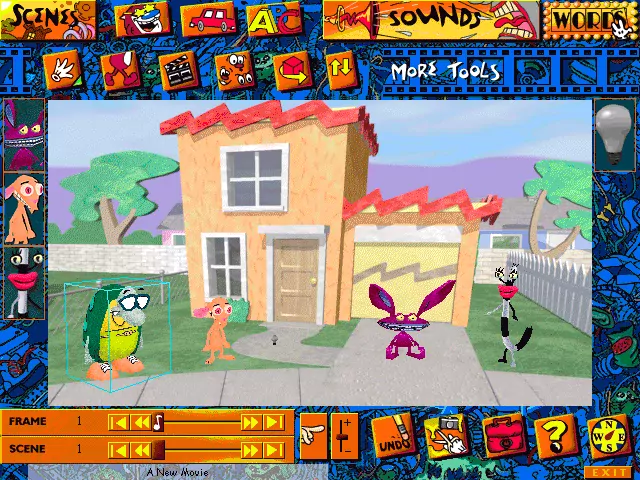Choose the costume changer faces tool
The height and width of the screenshot is (480, 640).
[233, 70]
